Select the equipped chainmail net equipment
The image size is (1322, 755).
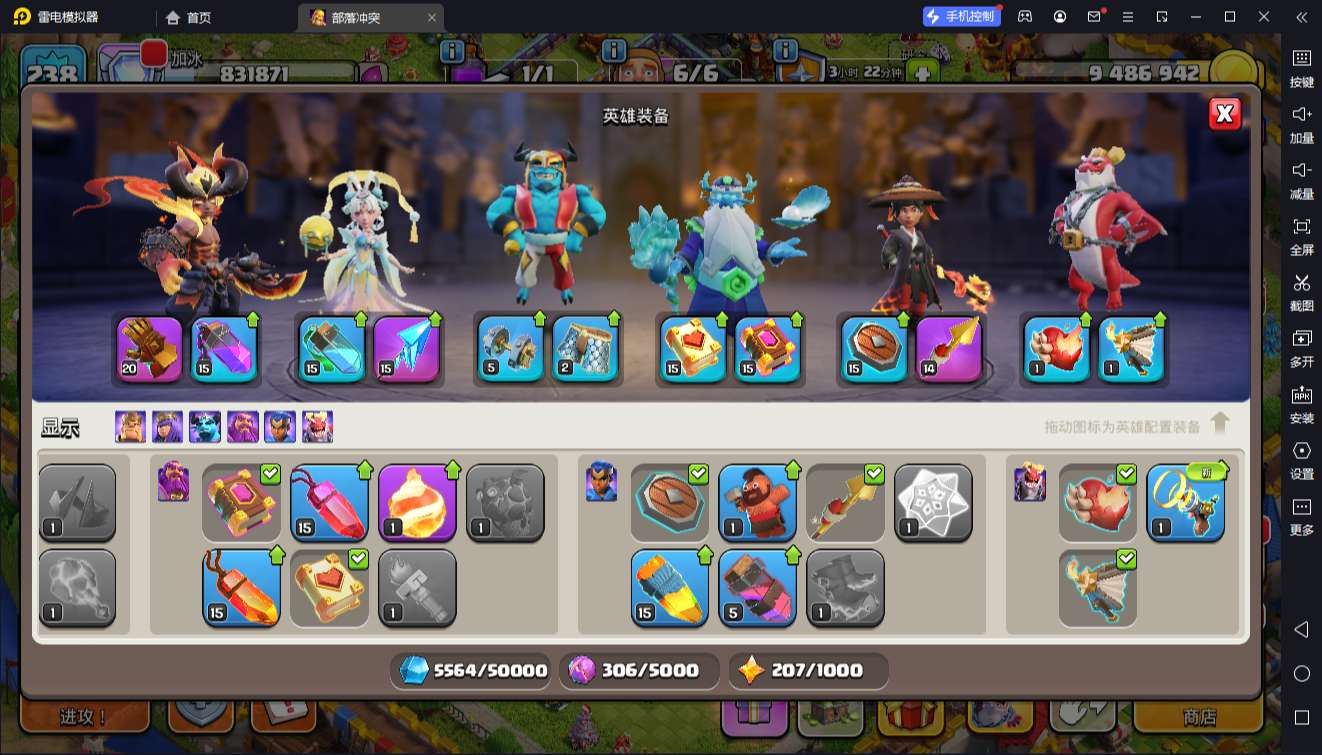(585, 349)
